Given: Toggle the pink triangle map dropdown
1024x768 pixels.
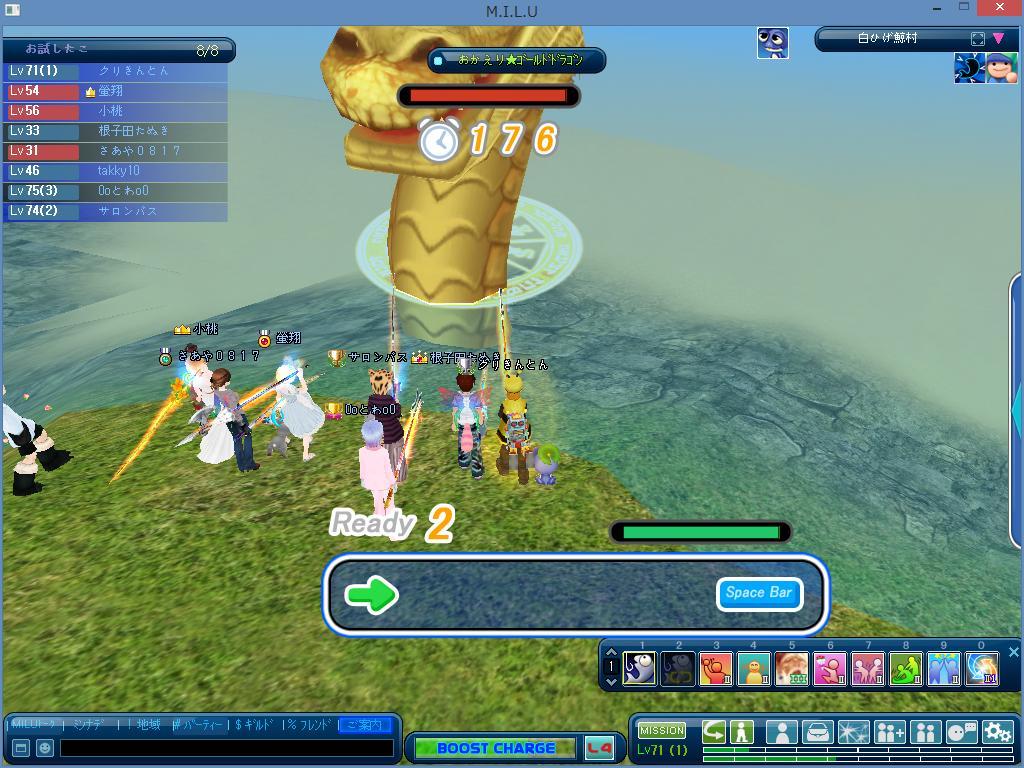Looking at the screenshot, I should coord(998,39).
